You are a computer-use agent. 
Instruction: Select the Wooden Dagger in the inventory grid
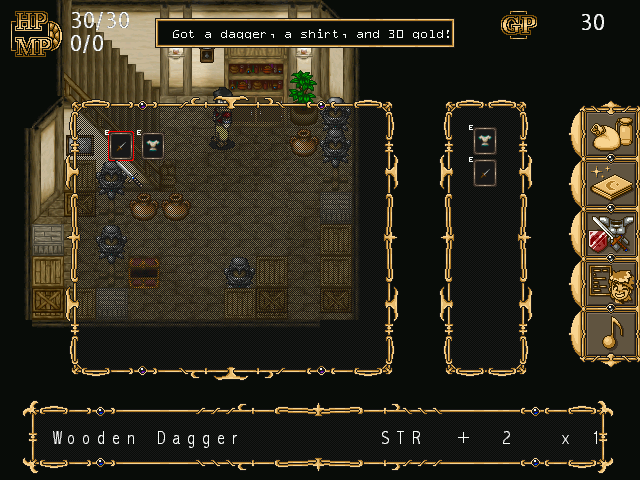click(121, 146)
